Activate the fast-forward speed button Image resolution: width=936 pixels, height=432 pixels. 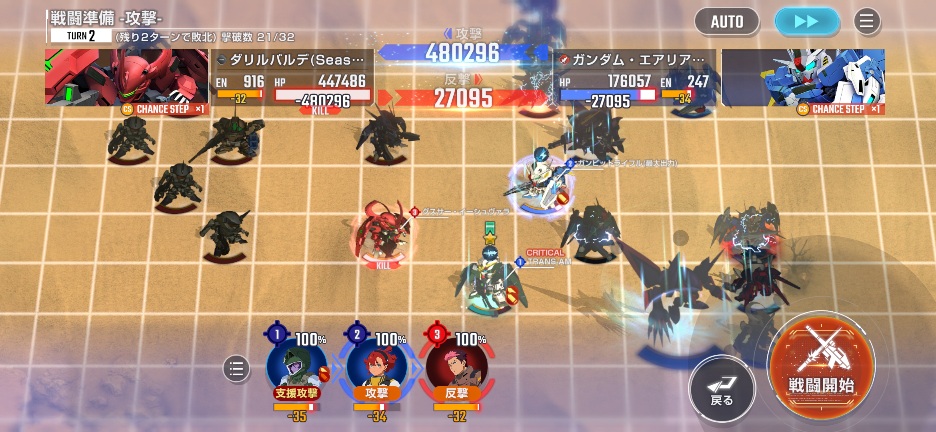(x=807, y=21)
